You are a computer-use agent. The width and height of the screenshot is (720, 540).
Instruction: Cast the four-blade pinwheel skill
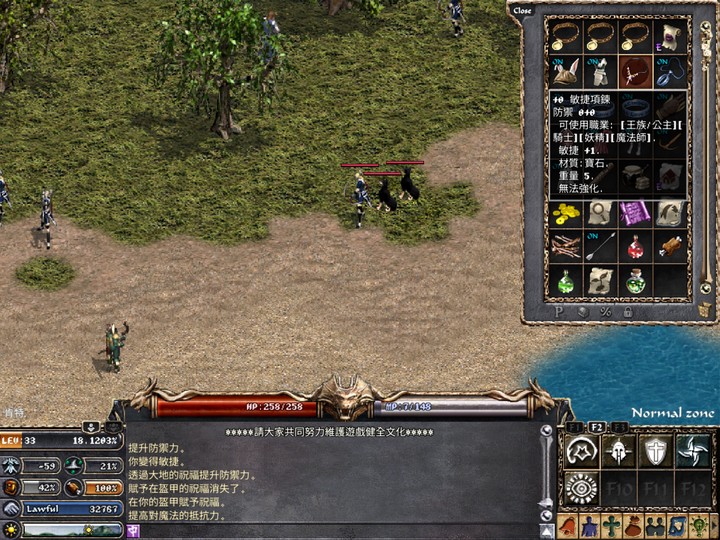click(x=692, y=451)
